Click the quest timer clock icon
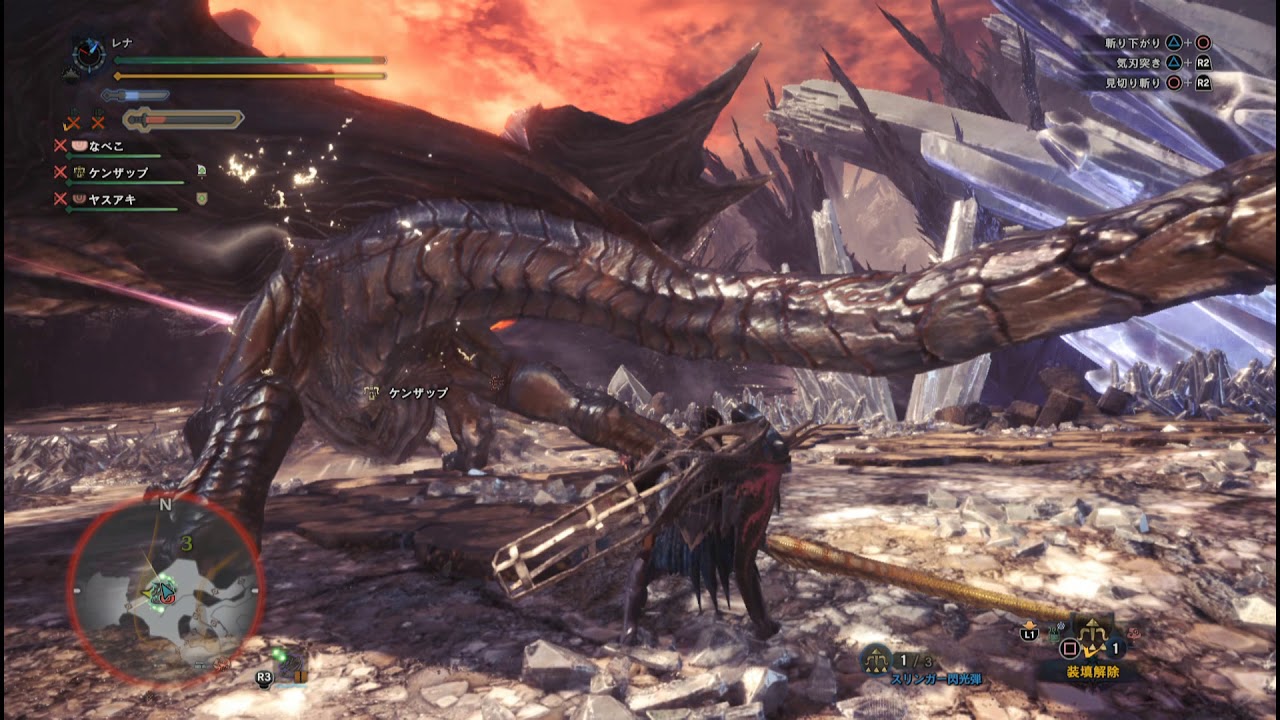 [89, 56]
